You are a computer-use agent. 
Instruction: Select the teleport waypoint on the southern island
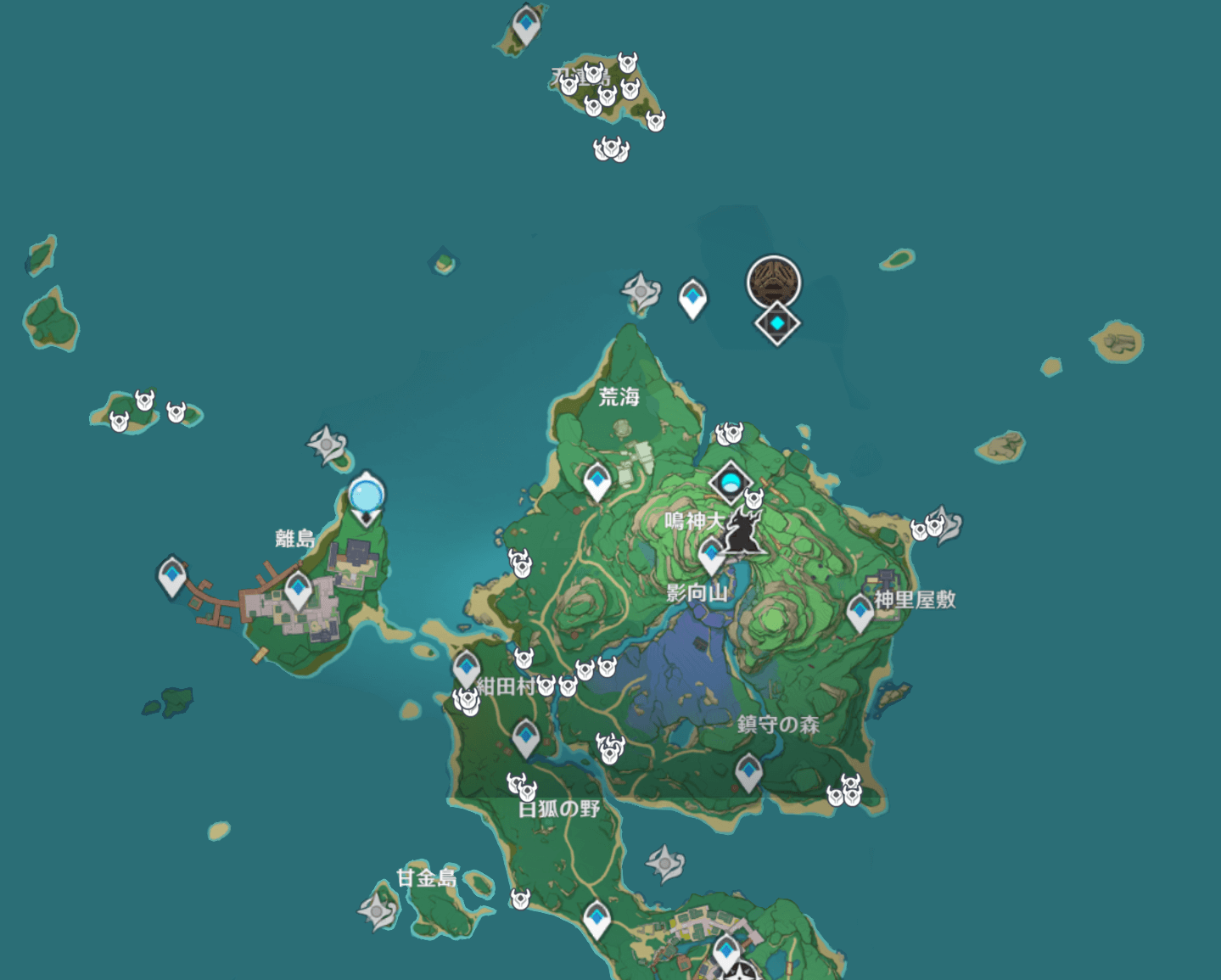tap(597, 918)
